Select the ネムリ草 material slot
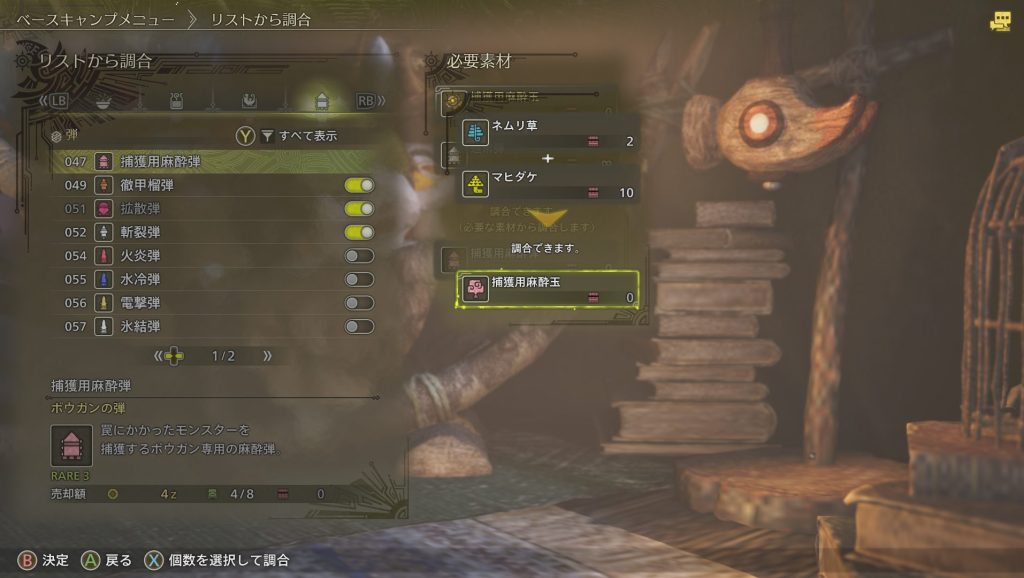 coord(548,133)
